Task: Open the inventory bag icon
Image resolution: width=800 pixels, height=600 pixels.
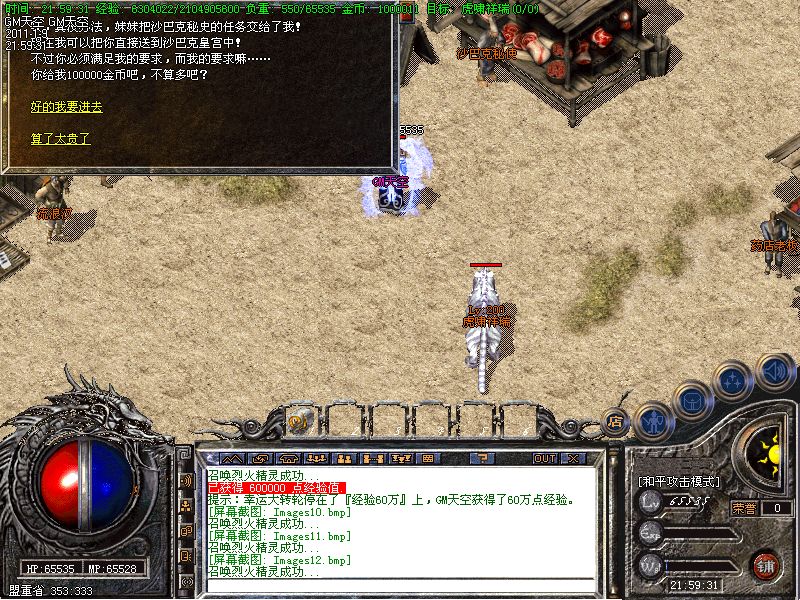Action: [x=692, y=401]
